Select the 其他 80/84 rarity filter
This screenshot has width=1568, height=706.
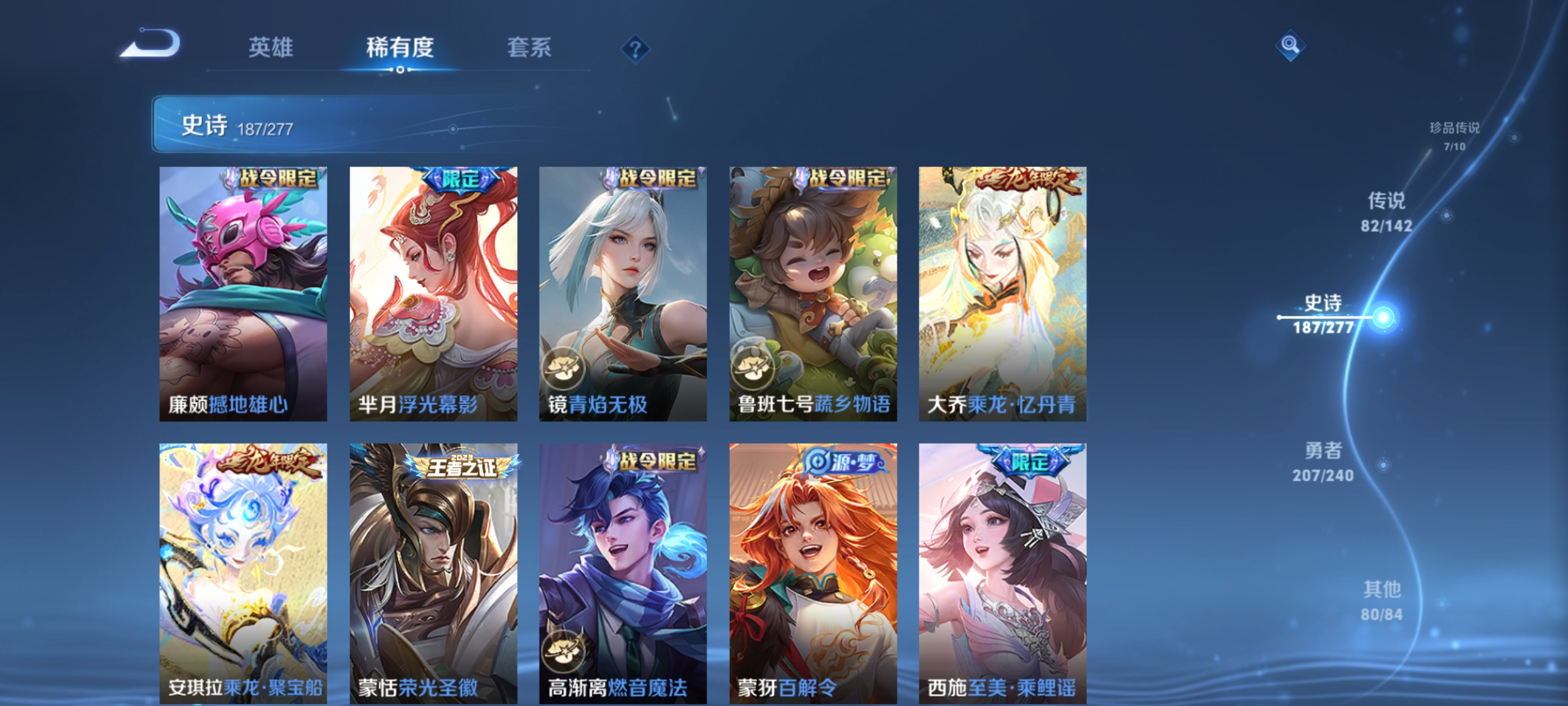[x=1381, y=600]
